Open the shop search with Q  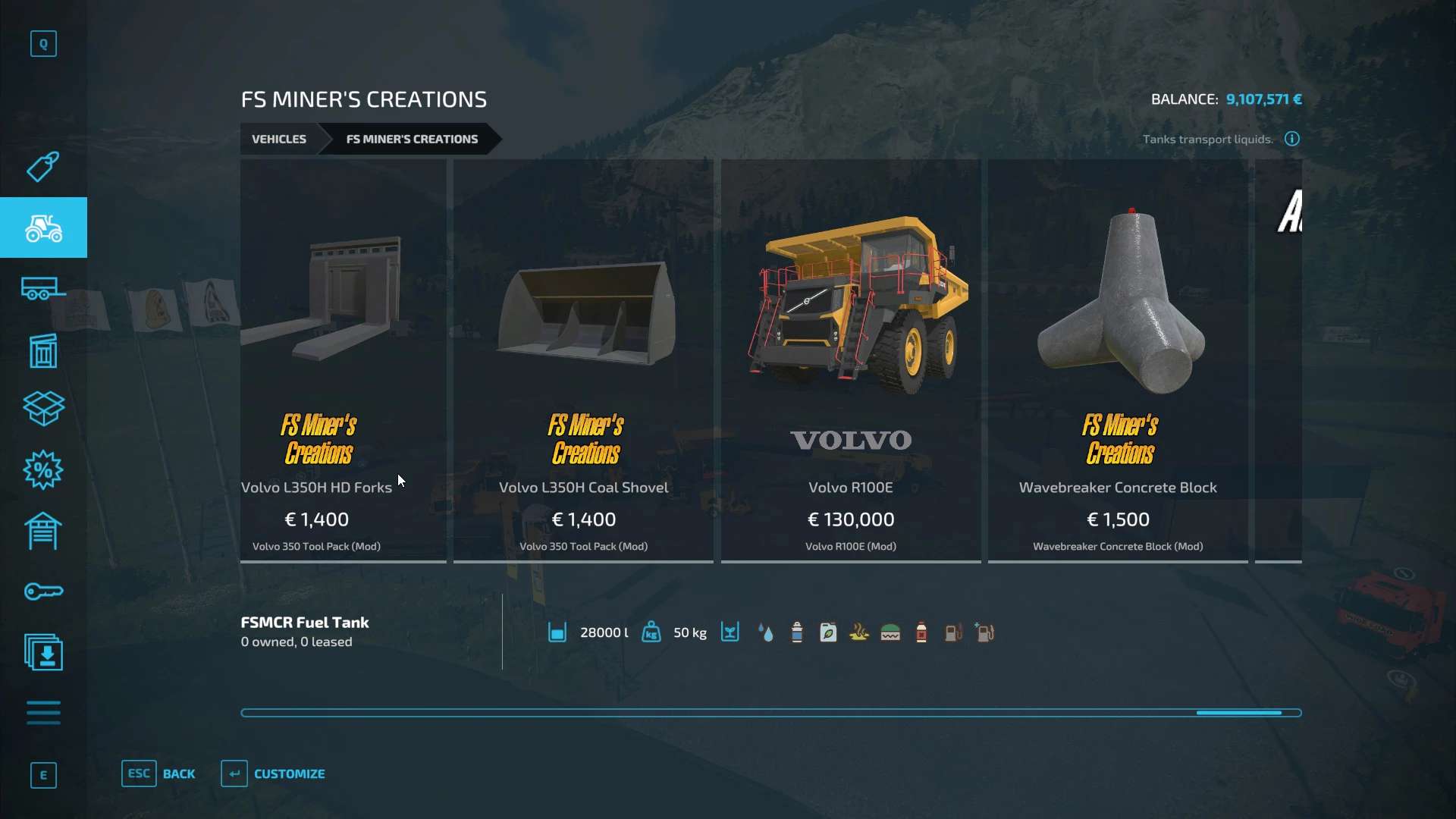[43, 43]
